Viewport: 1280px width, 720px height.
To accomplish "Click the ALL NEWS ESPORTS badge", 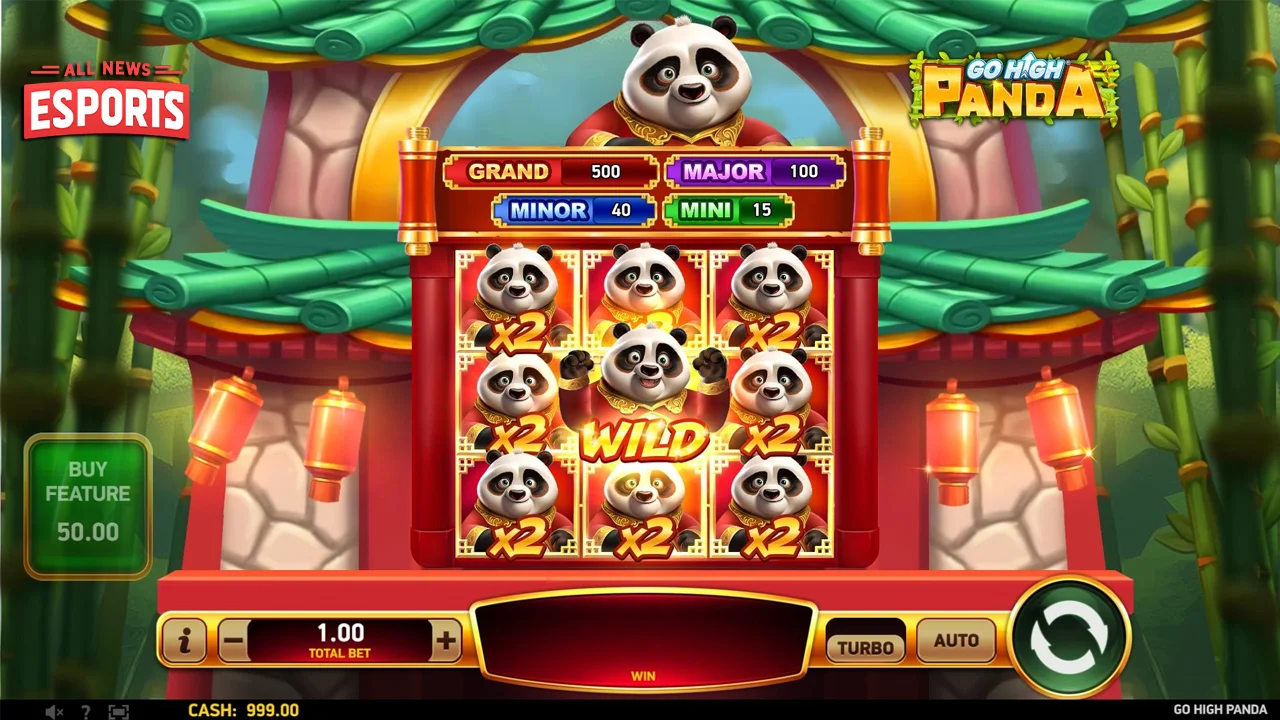I will pyautogui.click(x=105, y=95).
